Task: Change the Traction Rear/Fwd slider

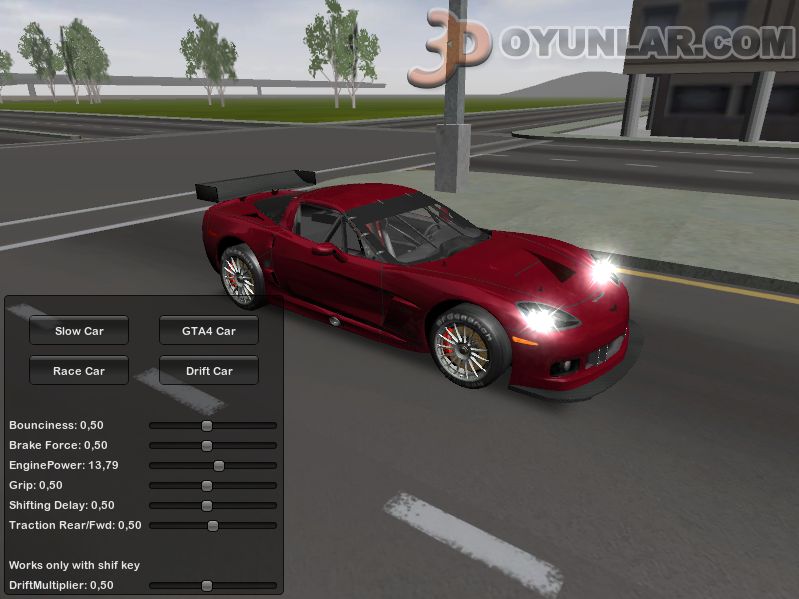Action: [212, 525]
